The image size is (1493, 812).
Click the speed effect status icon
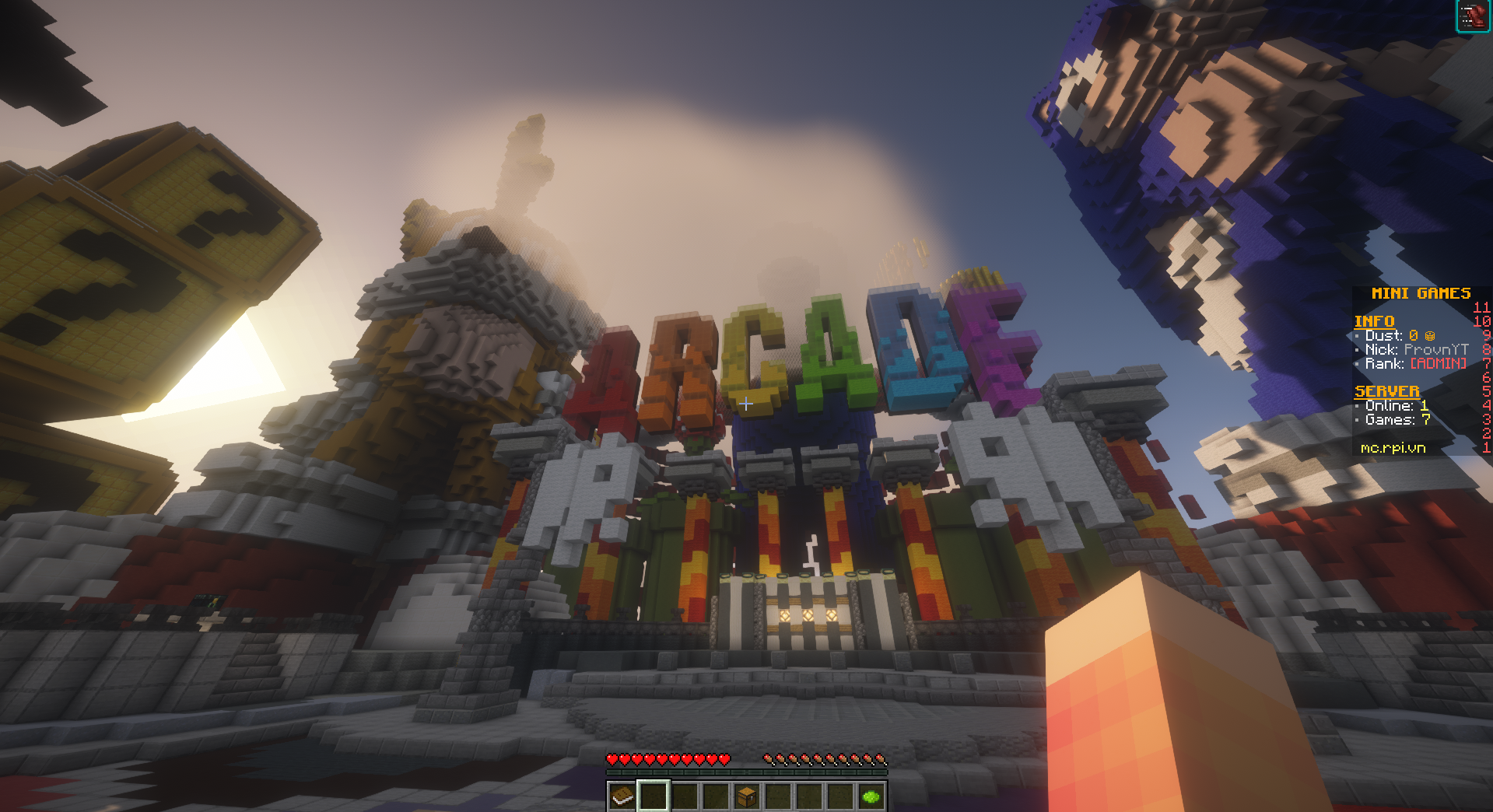[x=1470, y=16]
